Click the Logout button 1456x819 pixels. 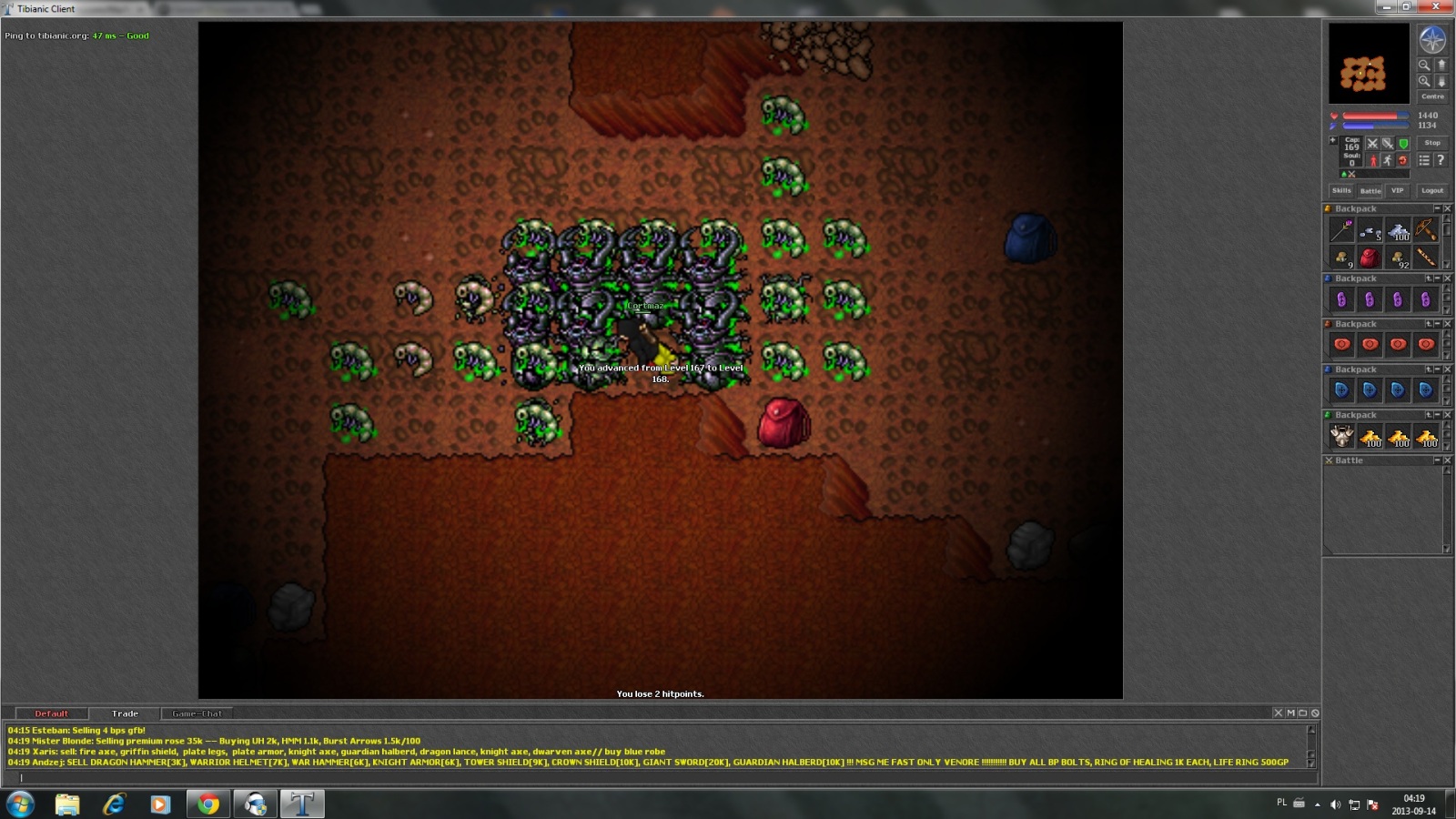point(1432,191)
